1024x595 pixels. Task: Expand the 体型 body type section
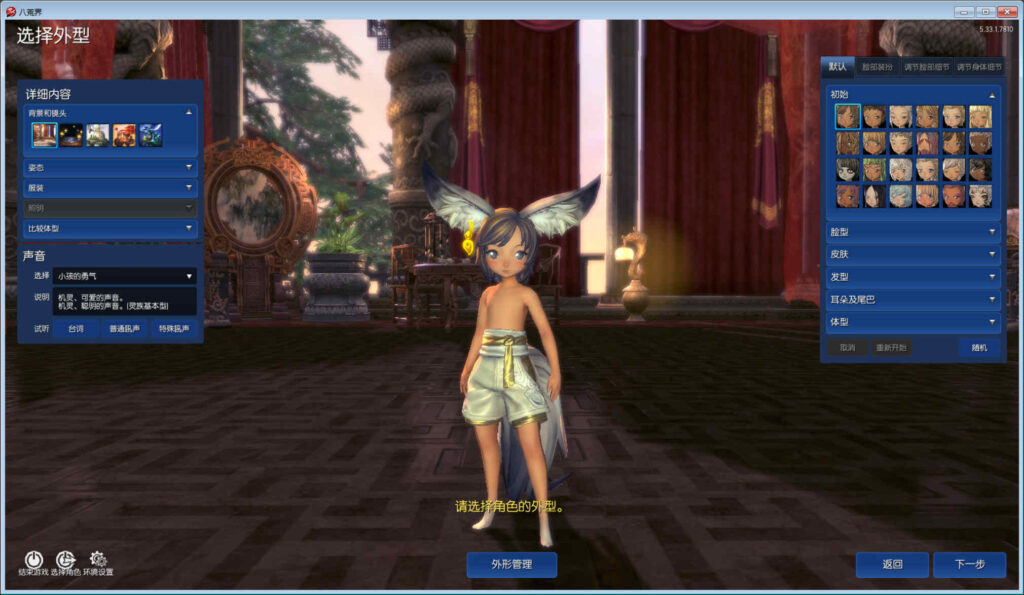pos(910,322)
